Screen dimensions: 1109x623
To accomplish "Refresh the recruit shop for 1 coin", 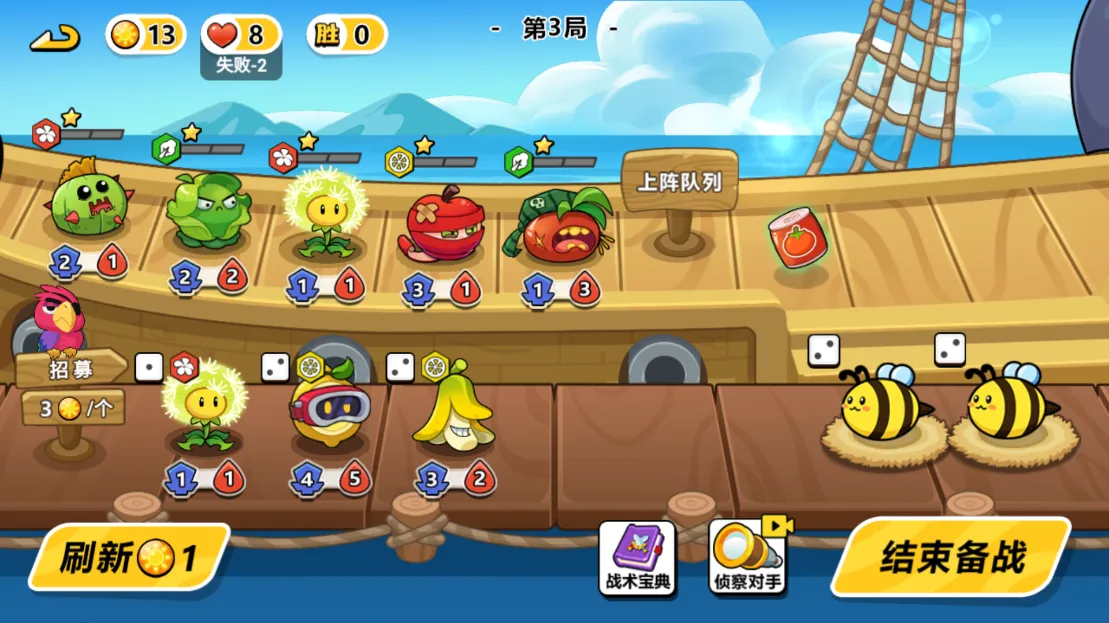I will point(128,557).
